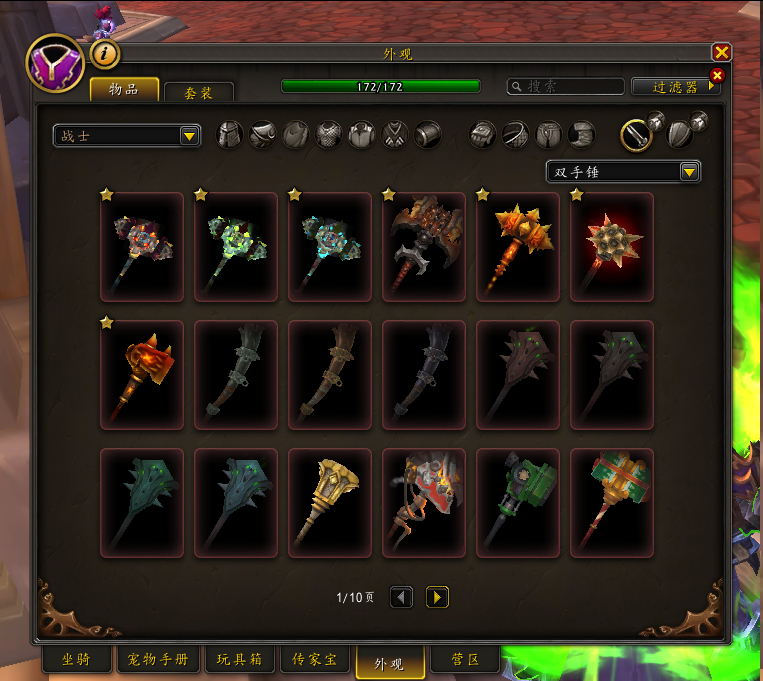The width and height of the screenshot is (763, 681).
Task: Select the red glowing spiked ball mace
Action: coord(611,246)
